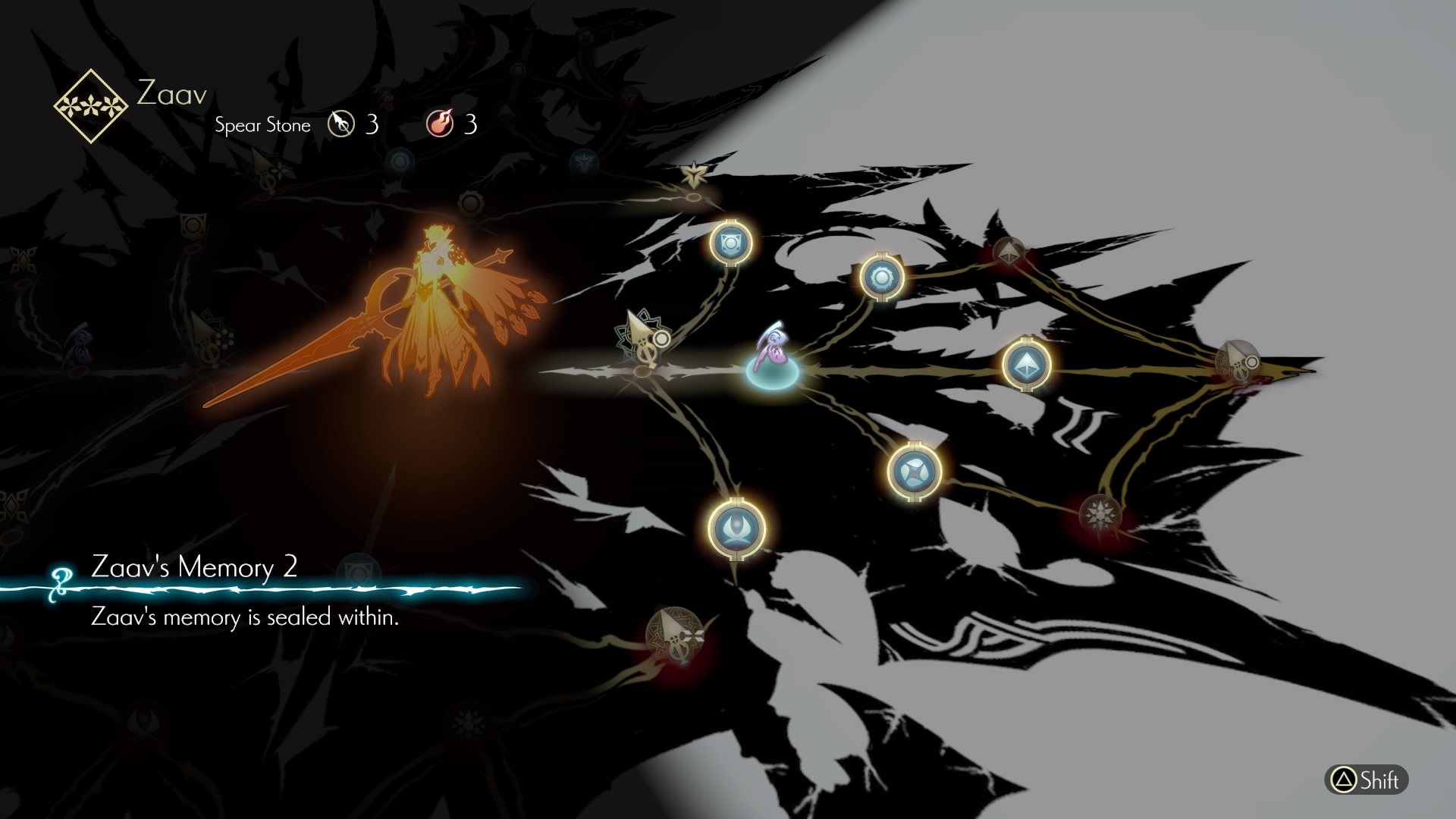
Task: Select the glowing blue pyramid skill node
Action: 1026,364
